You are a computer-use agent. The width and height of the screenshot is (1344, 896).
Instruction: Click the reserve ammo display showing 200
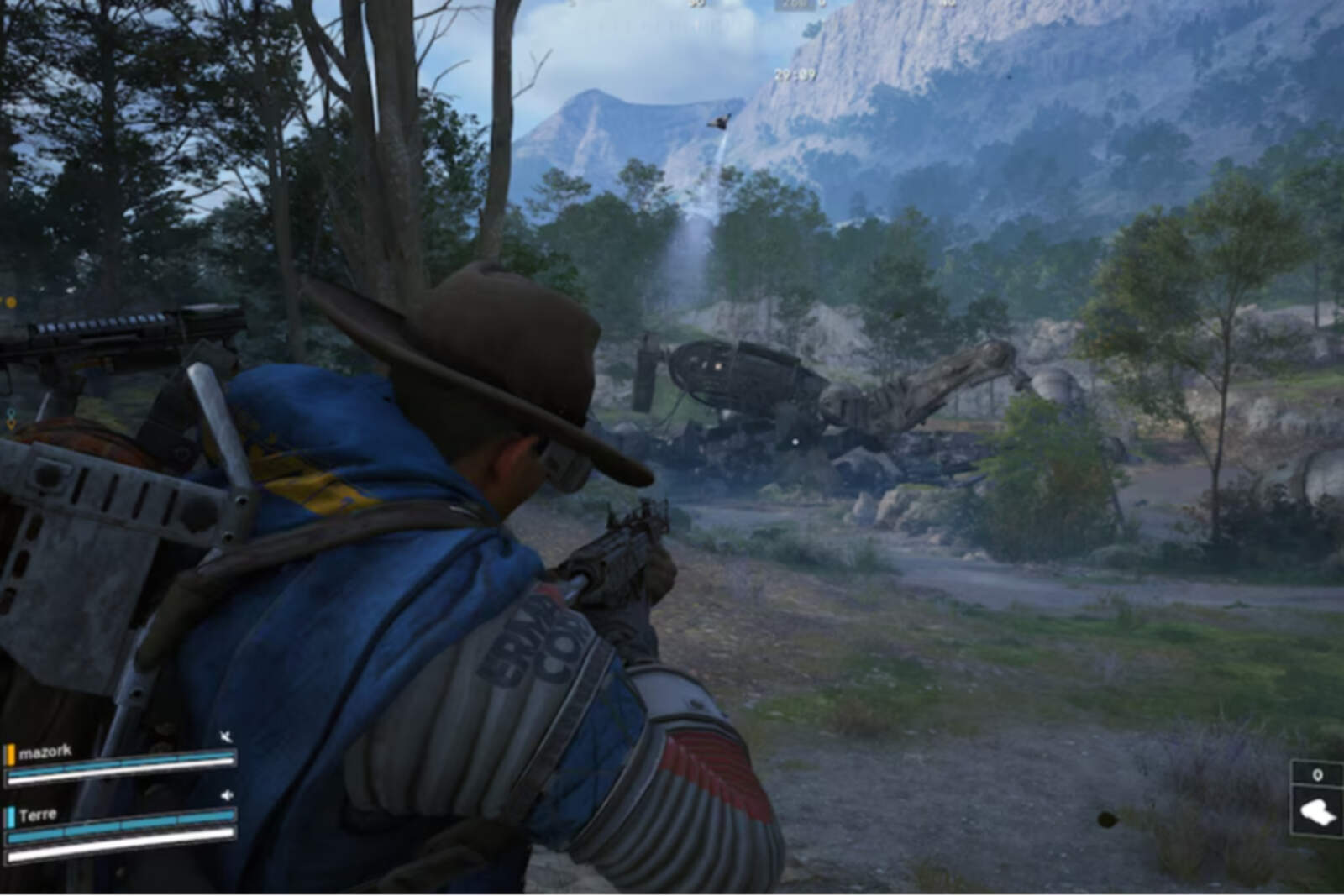coord(793,4)
